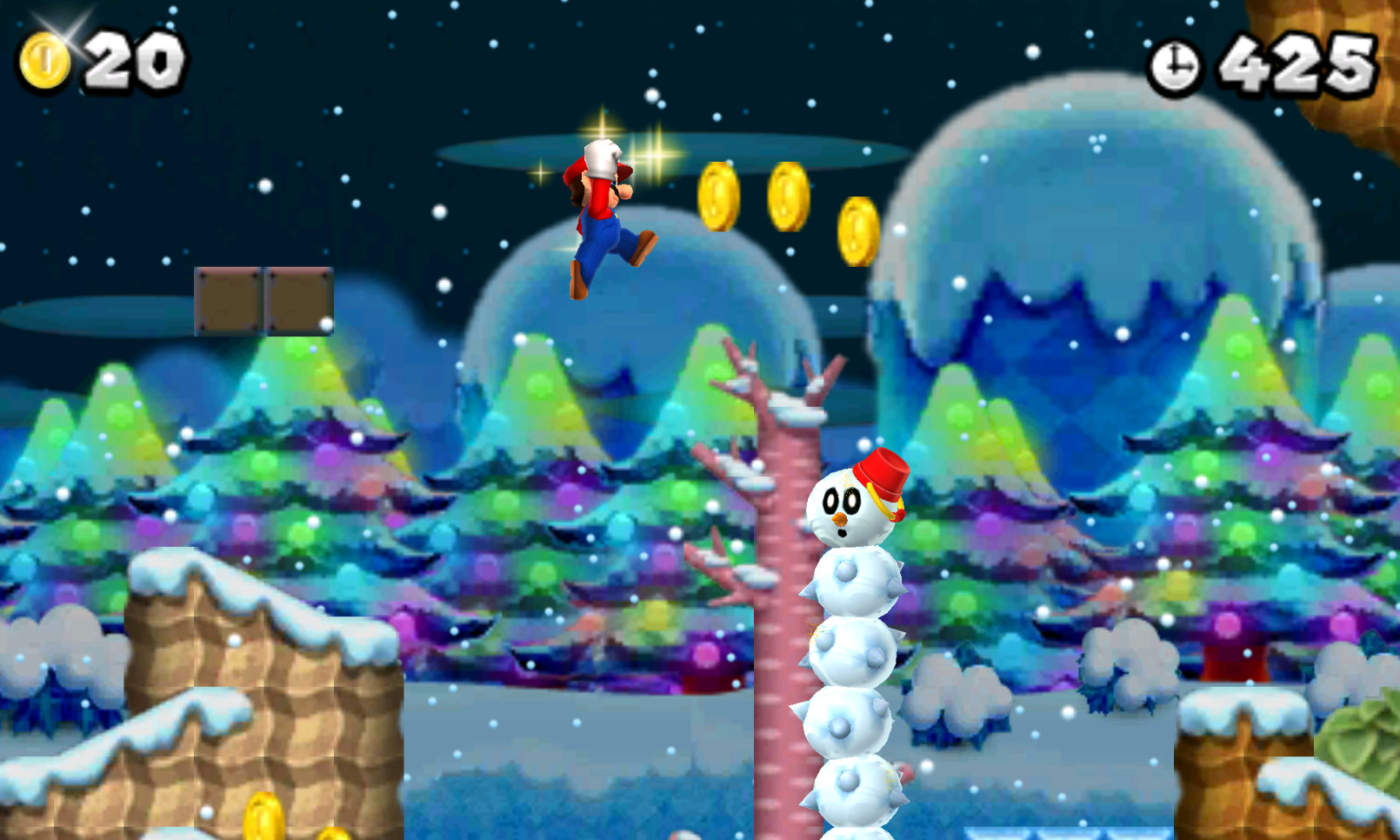This screenshot has height=840, width=1400.
Task: Toggle the right brick block platform
Action: [298, 299]
